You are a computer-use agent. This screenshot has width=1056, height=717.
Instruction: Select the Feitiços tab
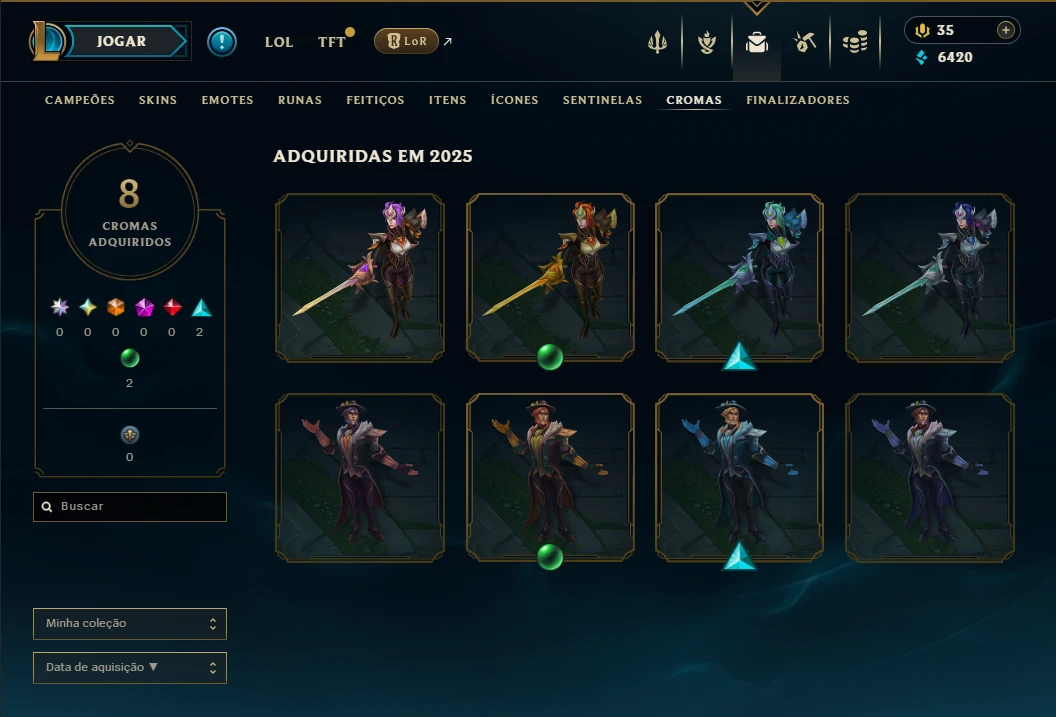[x=375, y=100]
